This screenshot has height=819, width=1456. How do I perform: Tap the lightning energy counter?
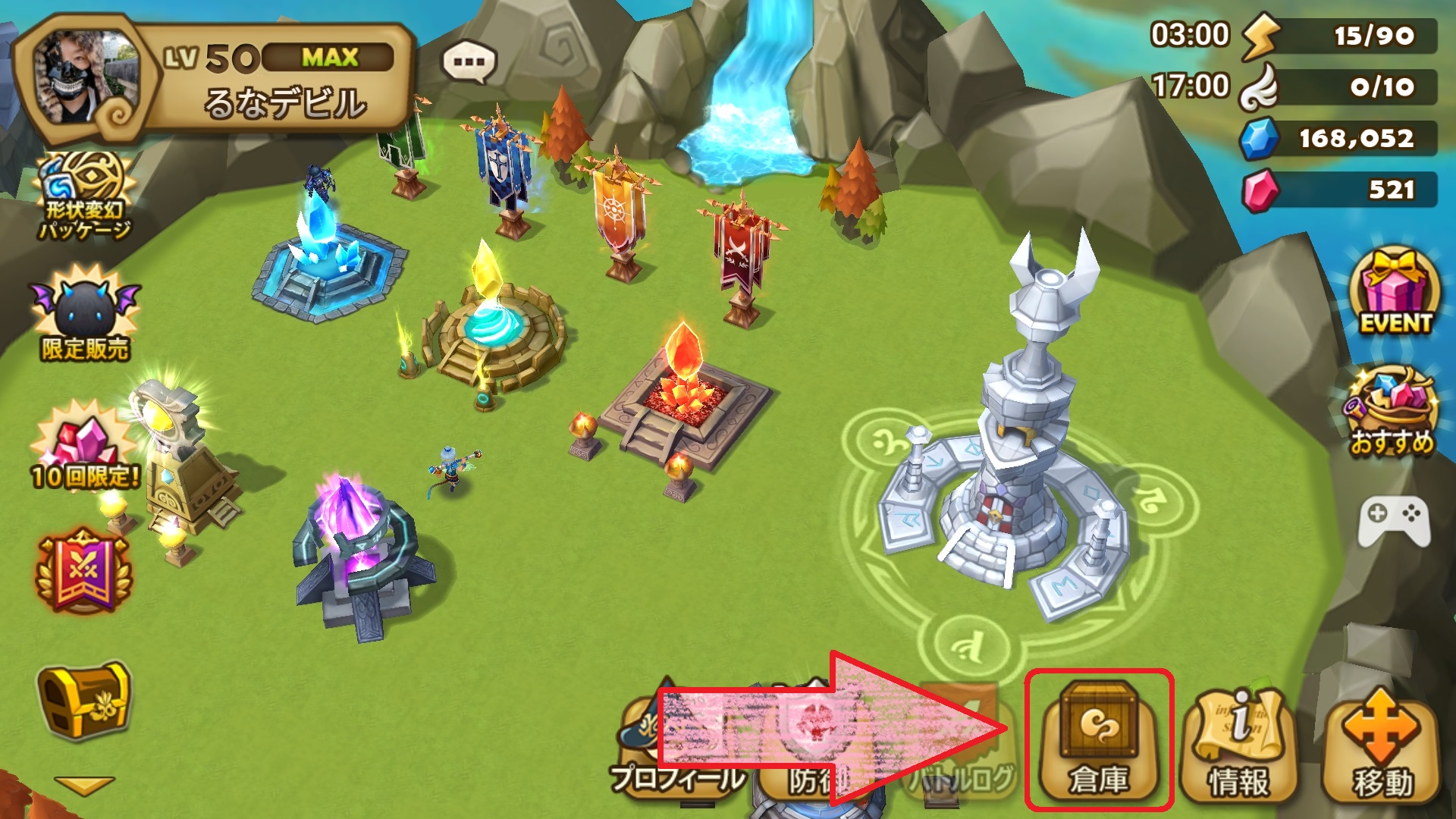point(1340,36)
